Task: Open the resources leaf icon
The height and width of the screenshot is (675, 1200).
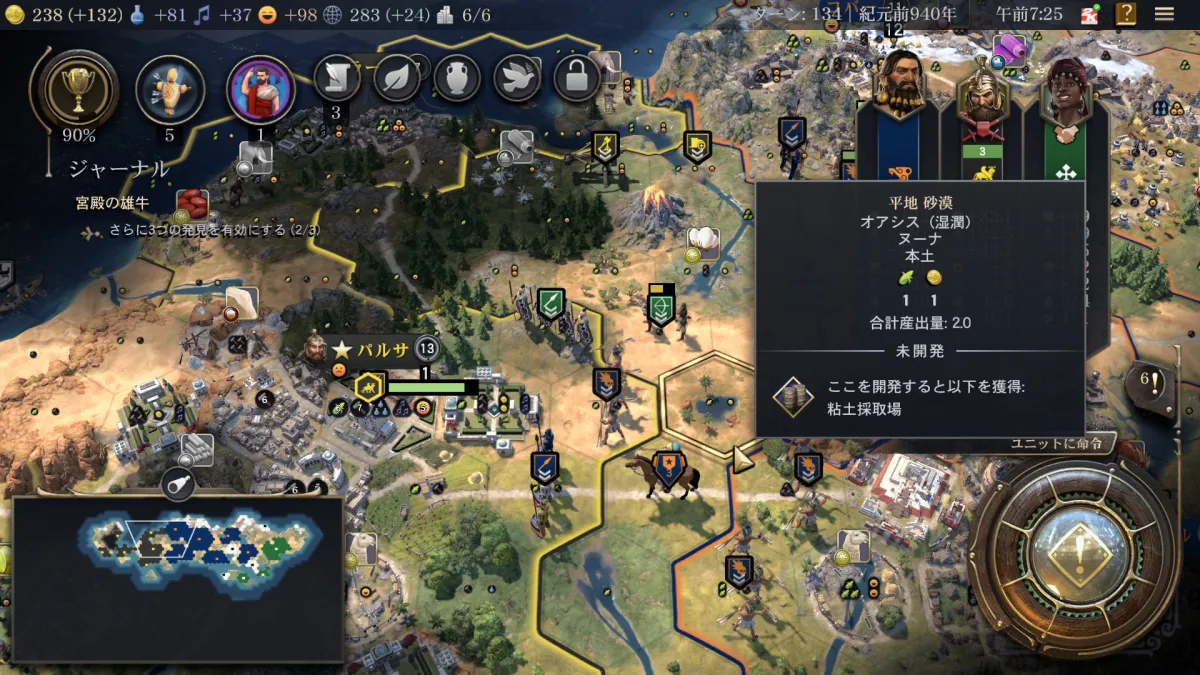Action: tap(397, 78)
